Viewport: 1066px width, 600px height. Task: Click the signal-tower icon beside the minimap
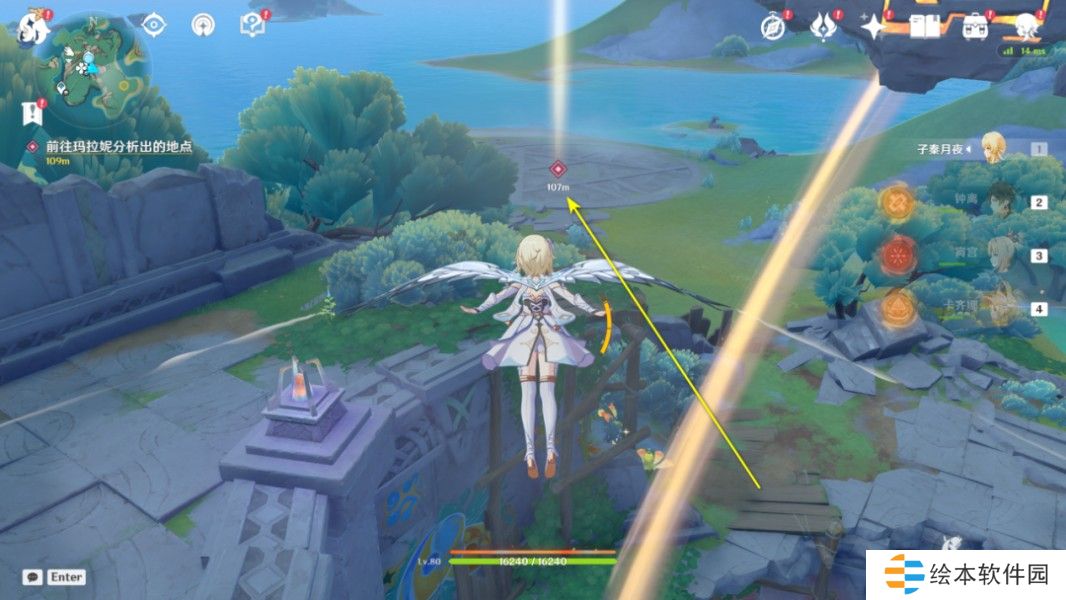coord(203,26)
